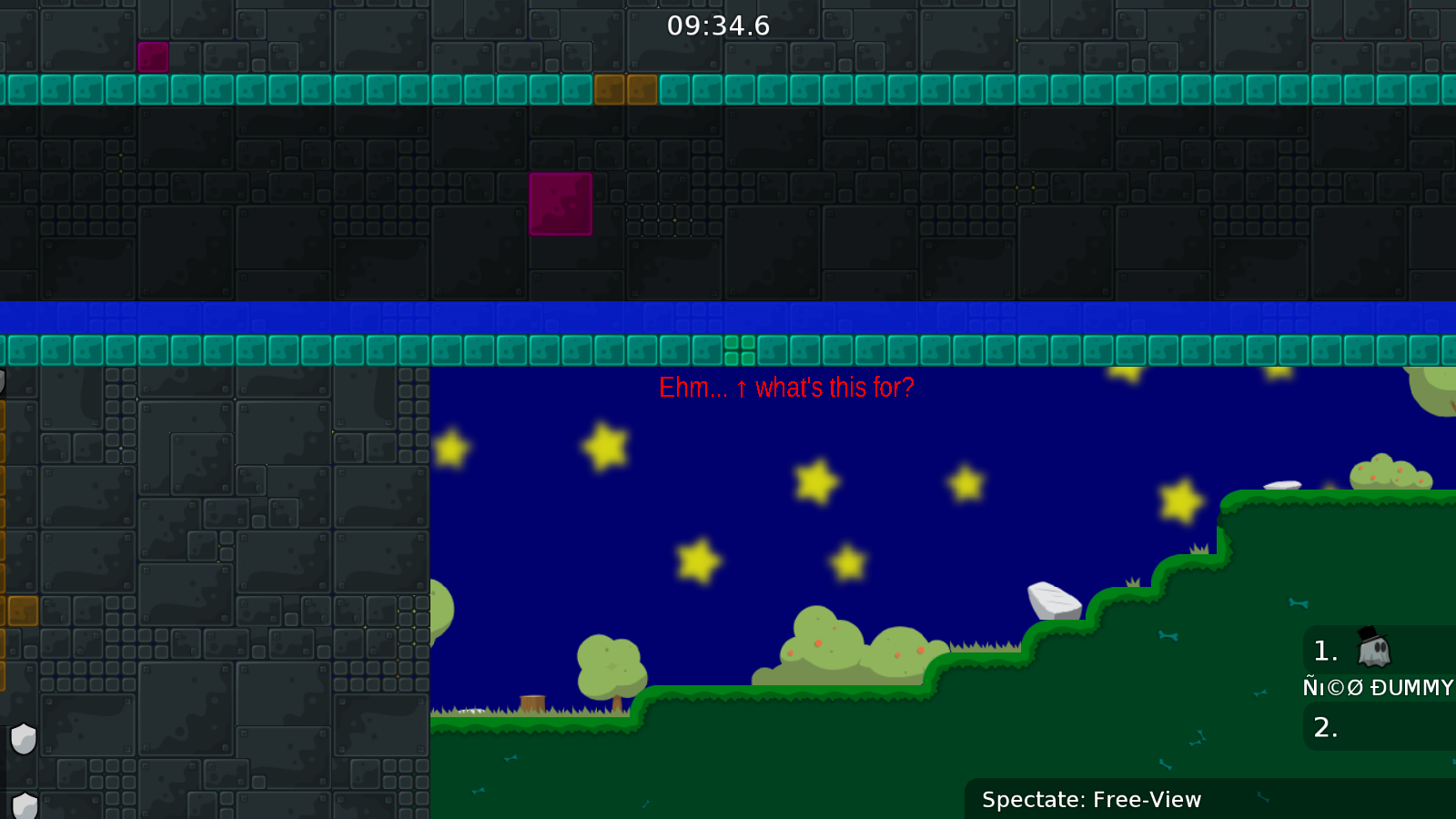Select the large magenta tile
1456x819 pixels.
click(559, 205)
